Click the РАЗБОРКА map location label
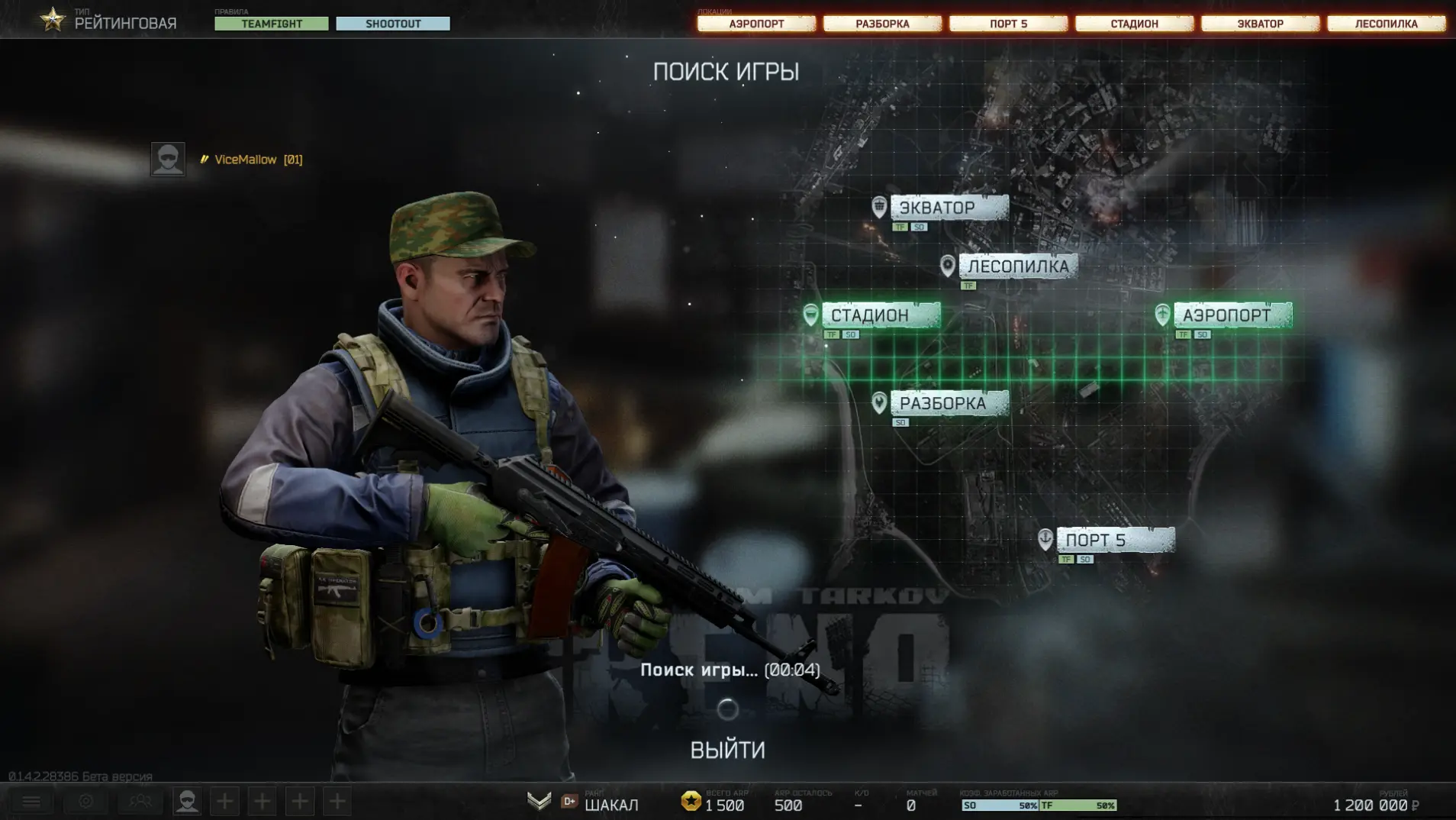 coord(949,403)
